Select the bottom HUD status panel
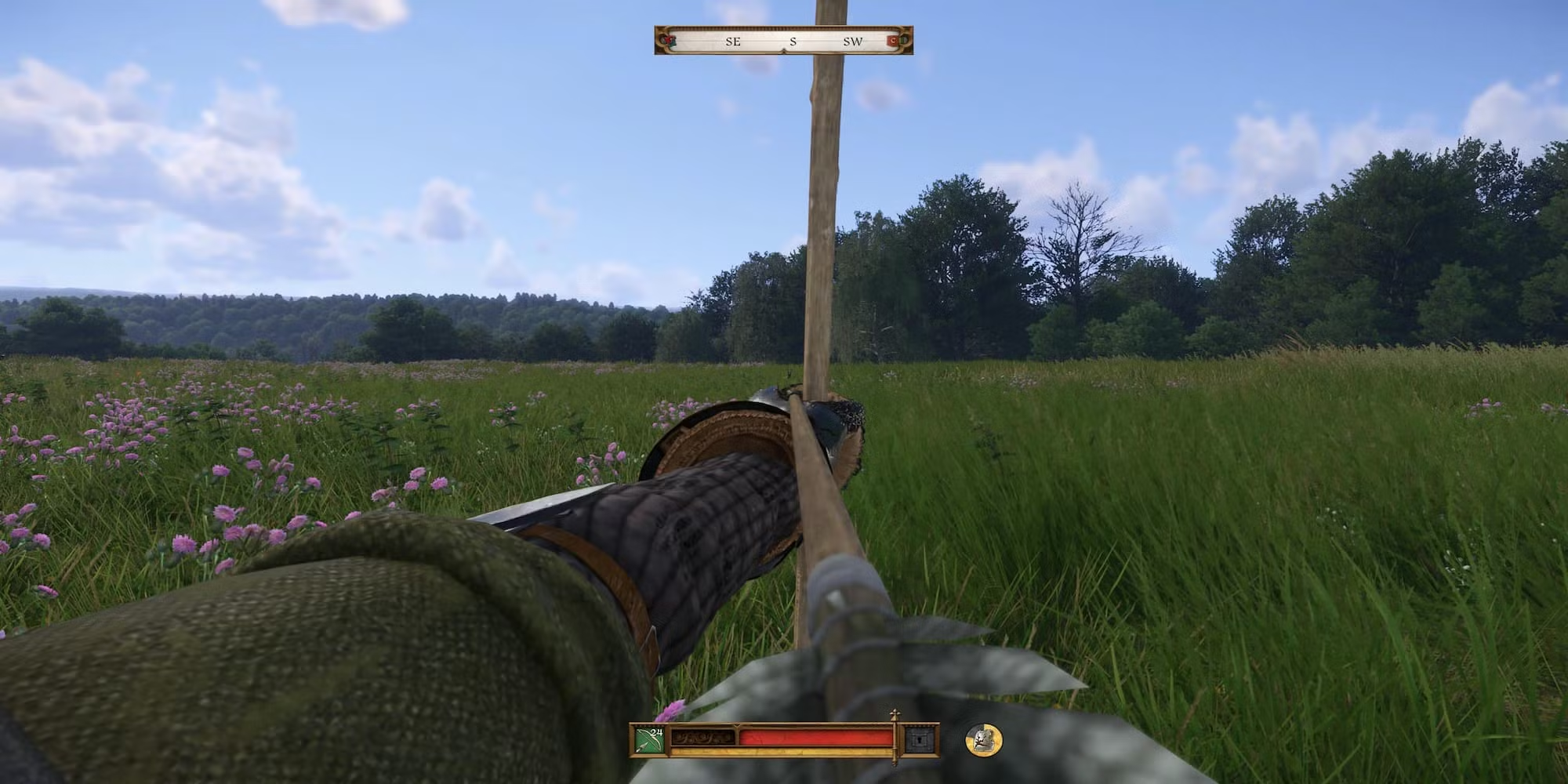Screen dimensions: 1568x784 pos(784,741)
